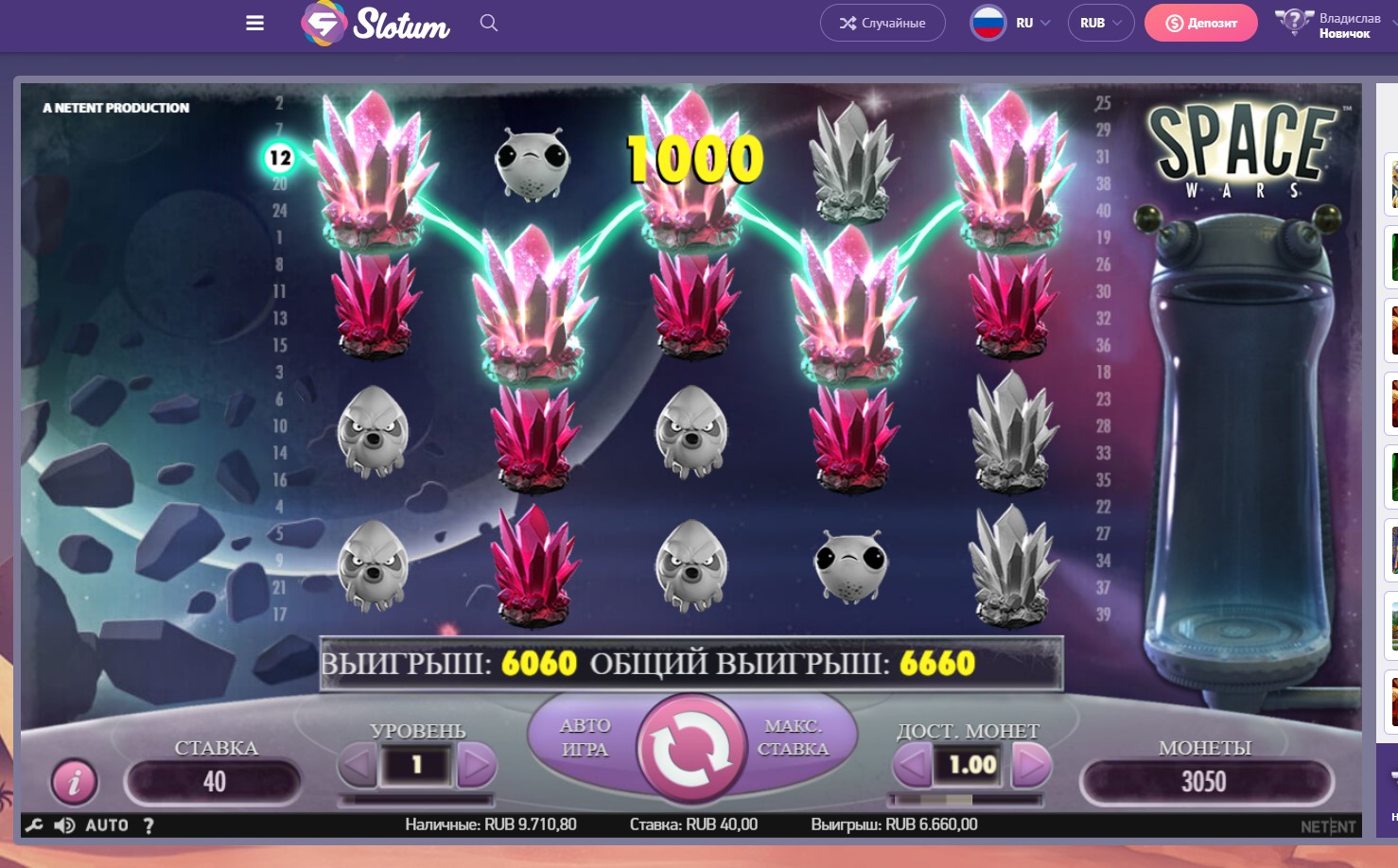
Task: Make a deposit with Депозит button
Action: click(x=1200, y=23)
